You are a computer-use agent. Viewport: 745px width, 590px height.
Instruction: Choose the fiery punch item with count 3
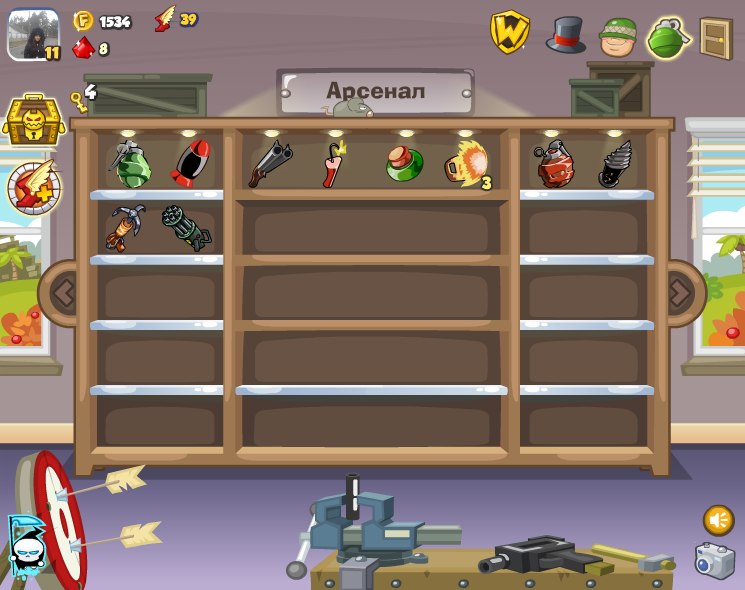[x=466, y=164]
